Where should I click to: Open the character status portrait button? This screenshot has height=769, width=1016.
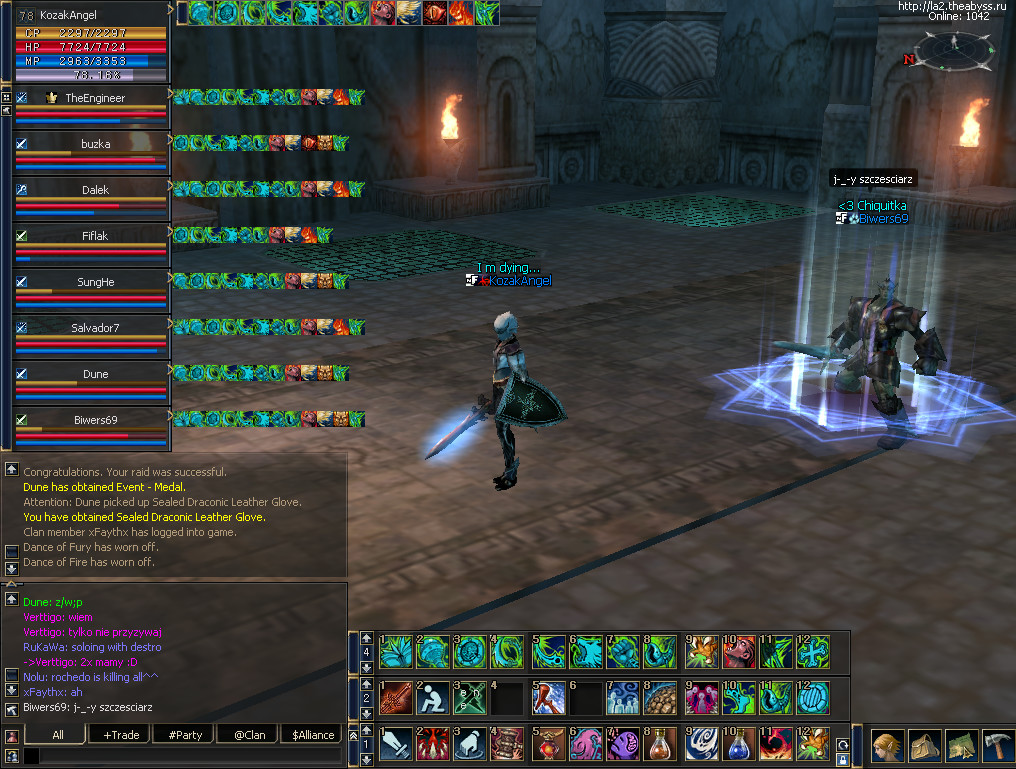click(886, 746)
